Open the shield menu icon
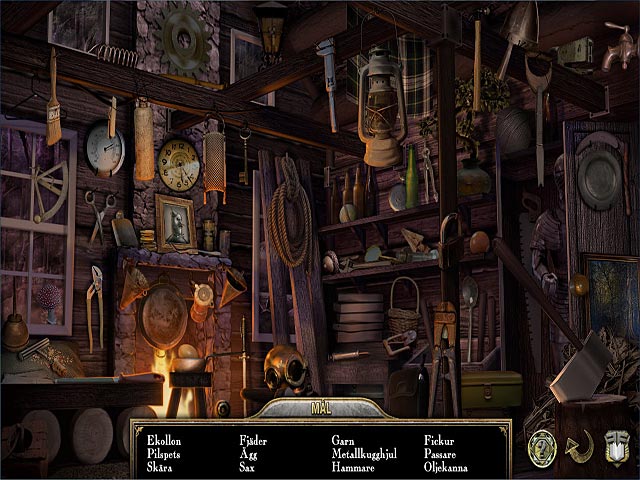Screen dimensions: 640x480 tap(616, 445)
